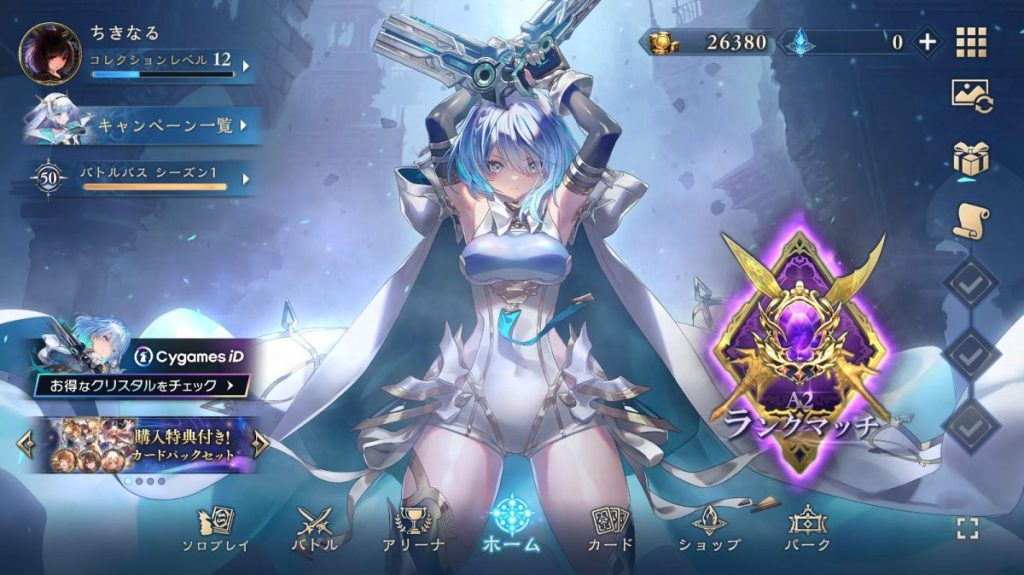
Task: Open the grid menu icon
Action: pos(971,42)
